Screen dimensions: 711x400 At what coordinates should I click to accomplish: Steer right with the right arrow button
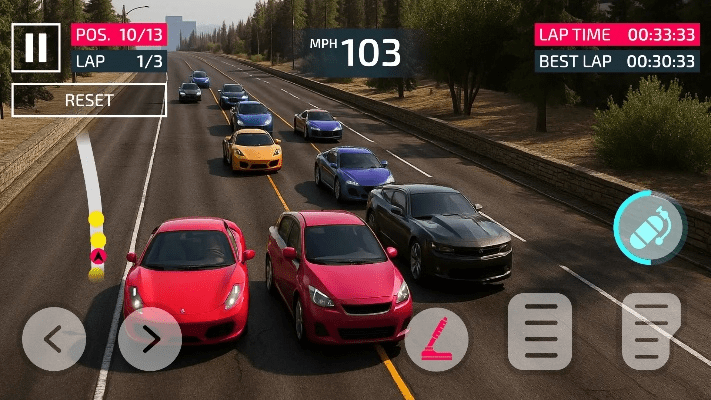coord(150,339)
